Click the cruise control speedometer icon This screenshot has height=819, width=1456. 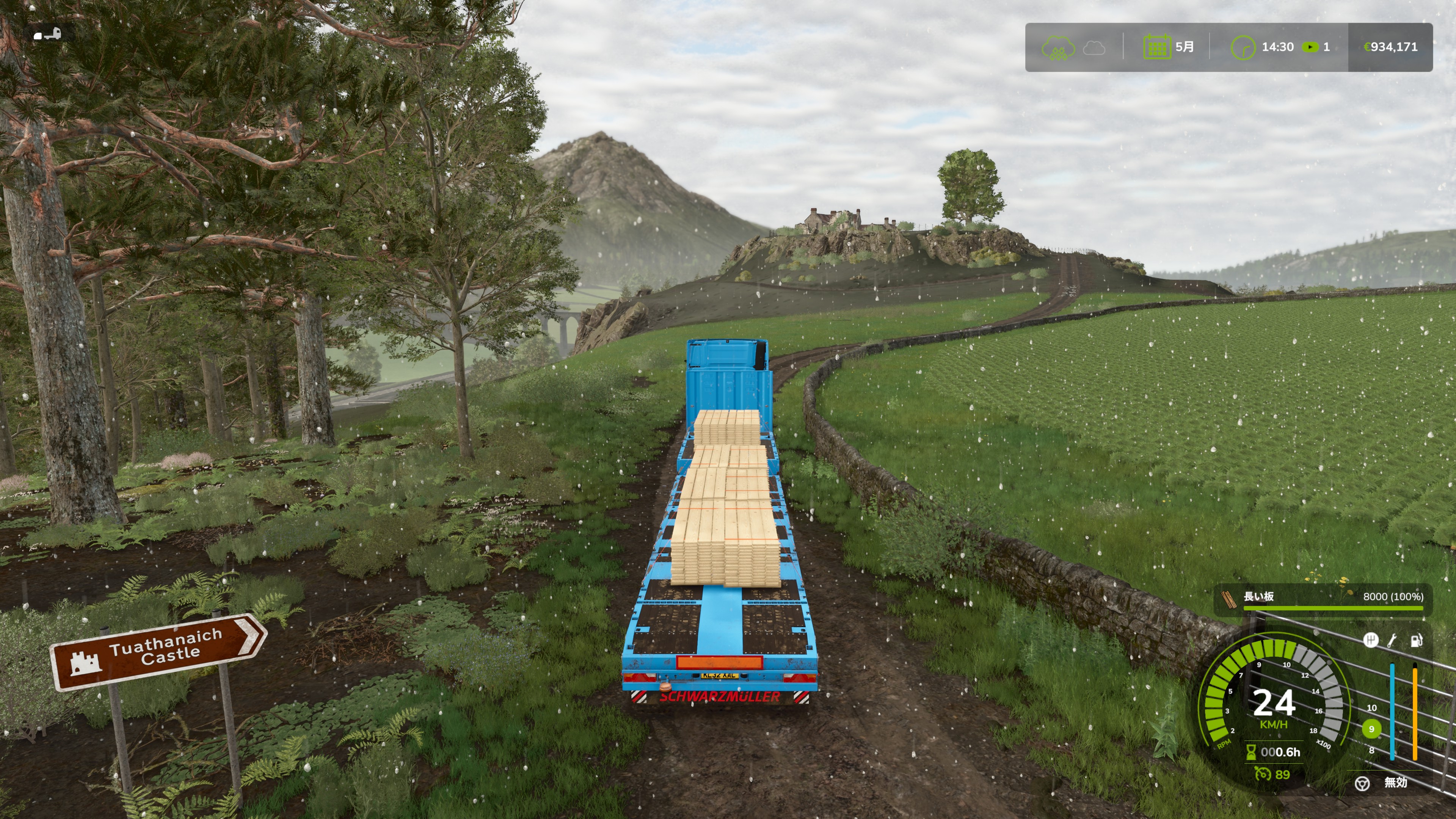coord(1263,774)
